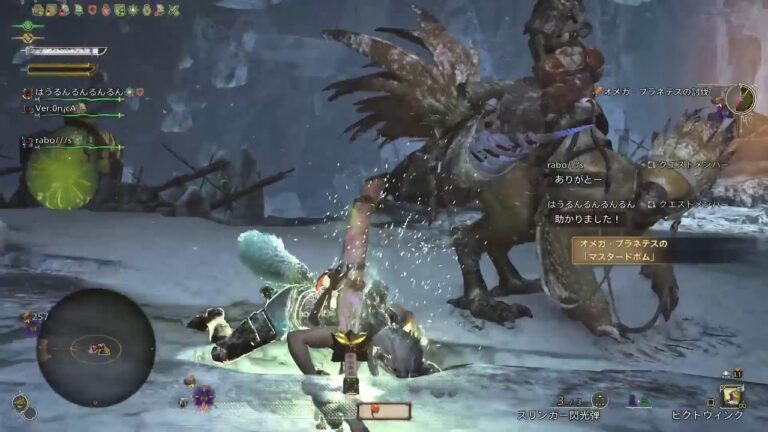Click the quest timer clock icon

click(x=740, y=97)
